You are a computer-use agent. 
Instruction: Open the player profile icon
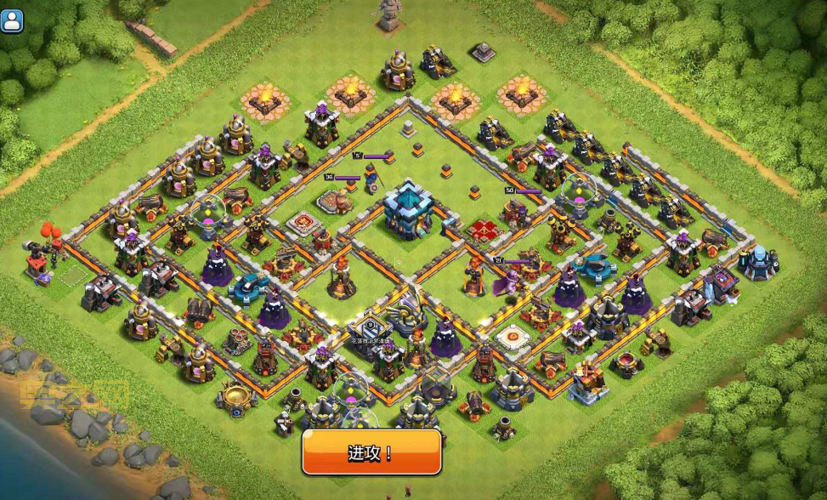click(12, 21)
